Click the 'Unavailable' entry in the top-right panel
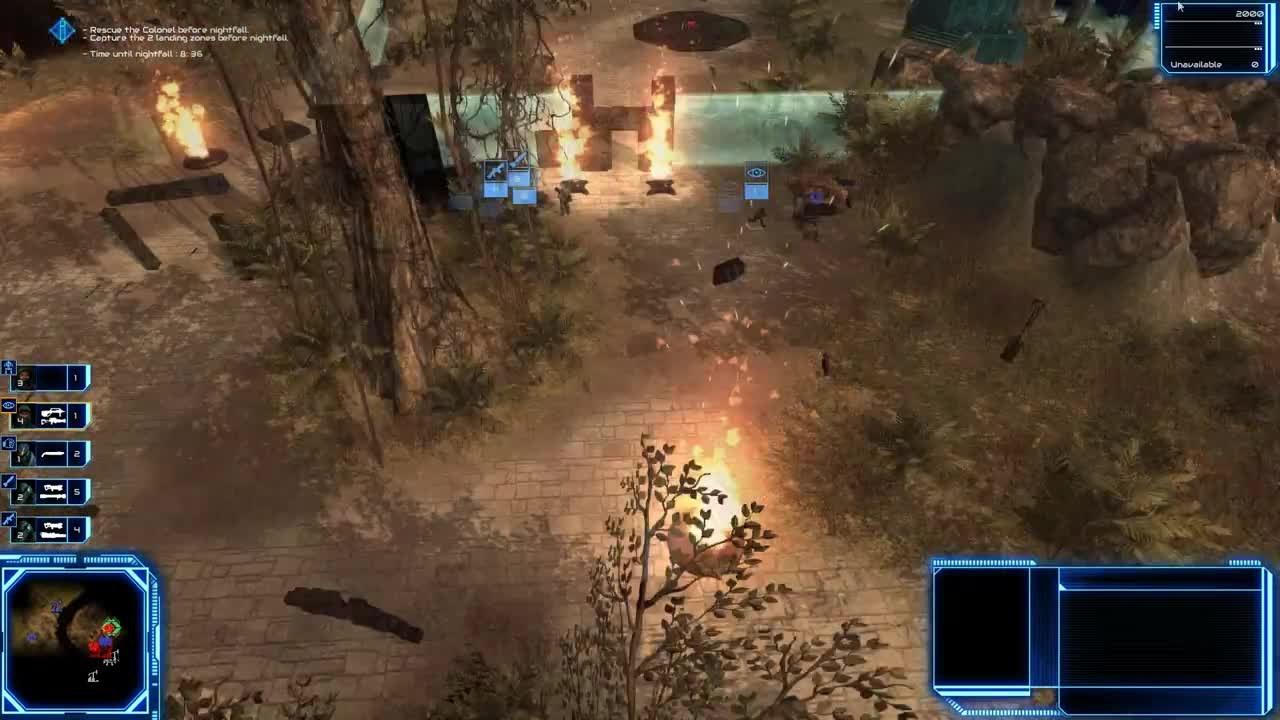1280x720 pixels. coord(1197,64)
